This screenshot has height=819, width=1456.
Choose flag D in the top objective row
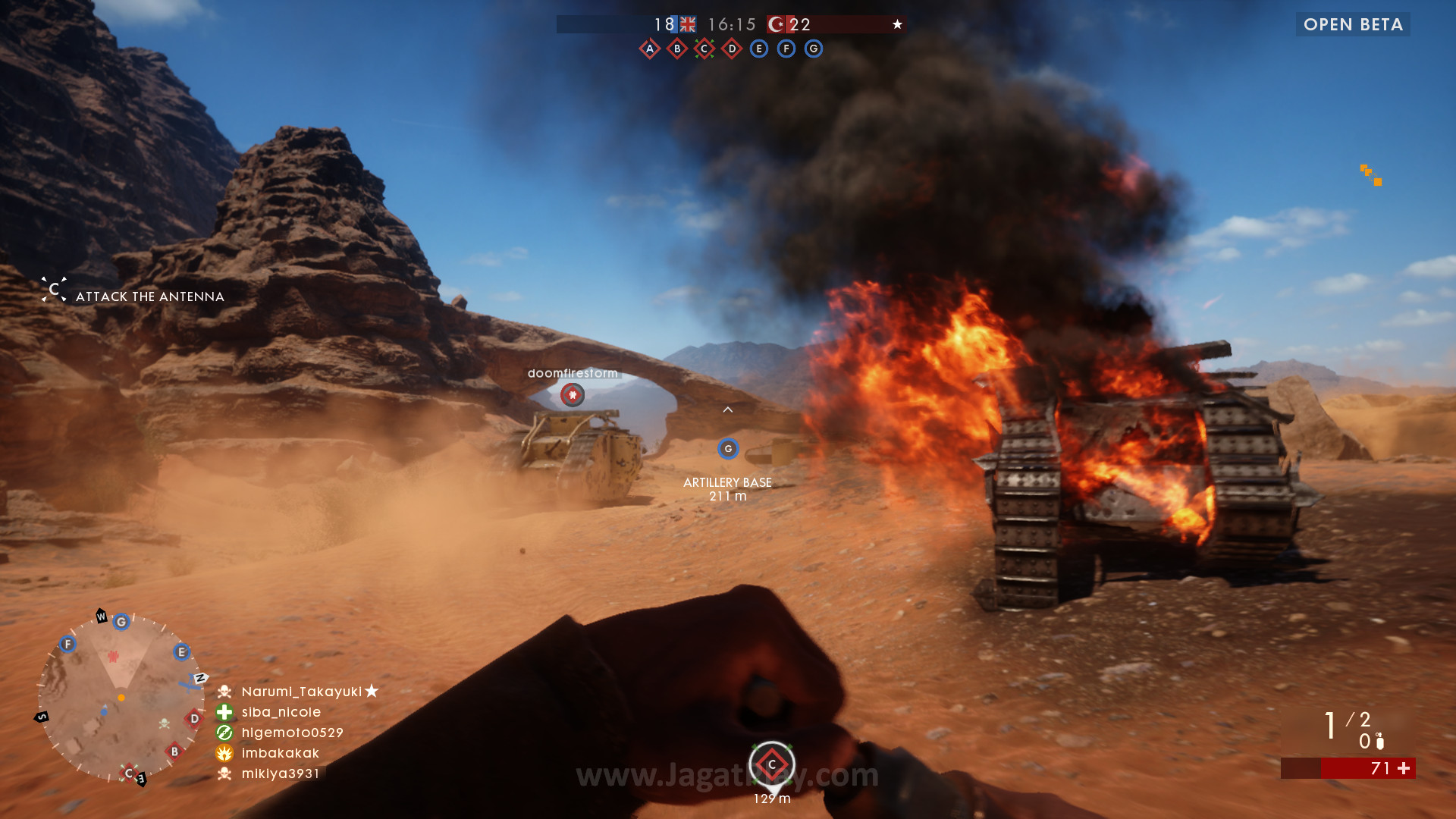[732, 49]
